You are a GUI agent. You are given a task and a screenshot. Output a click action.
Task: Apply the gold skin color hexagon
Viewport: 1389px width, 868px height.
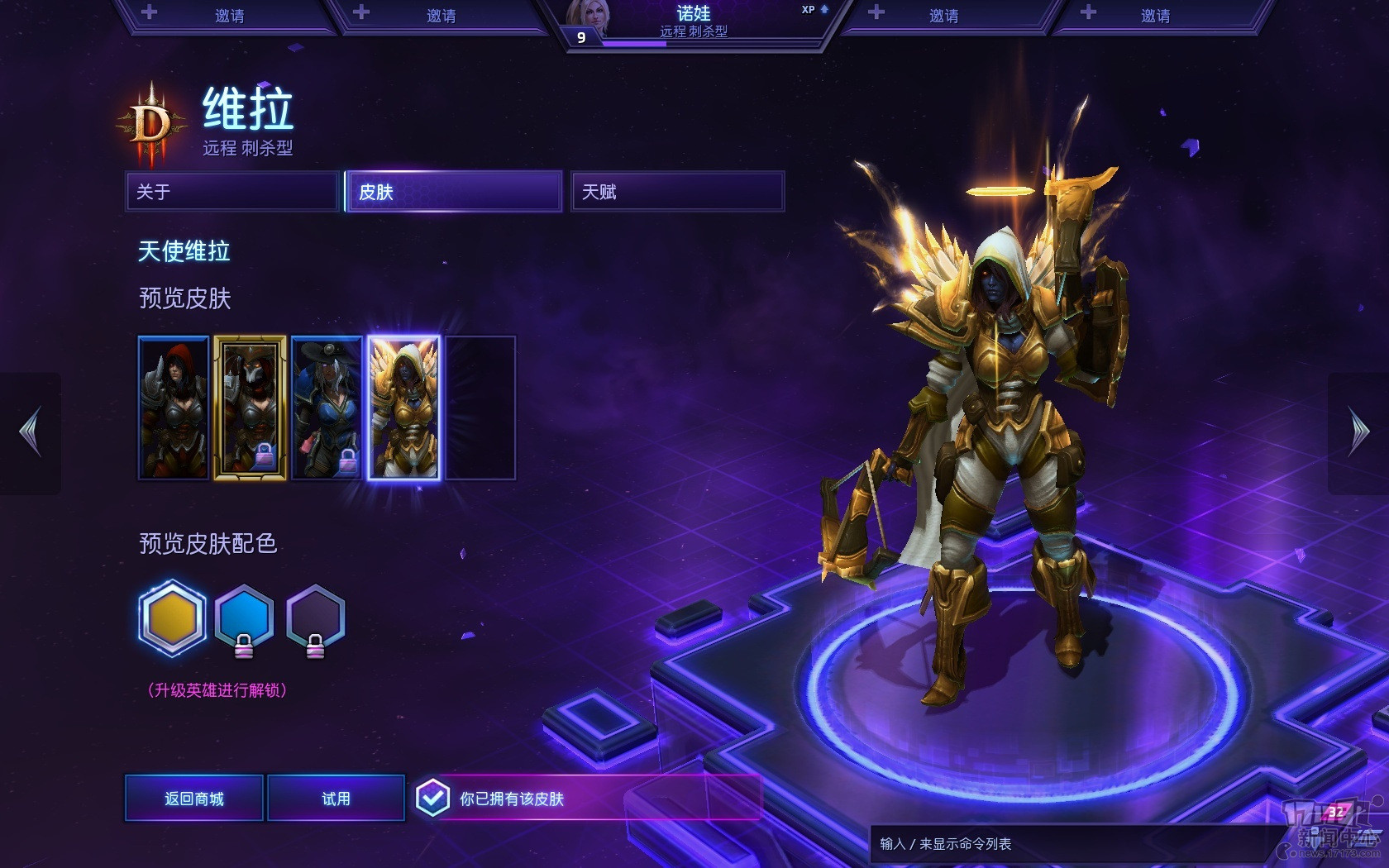[x=172, y=618]
